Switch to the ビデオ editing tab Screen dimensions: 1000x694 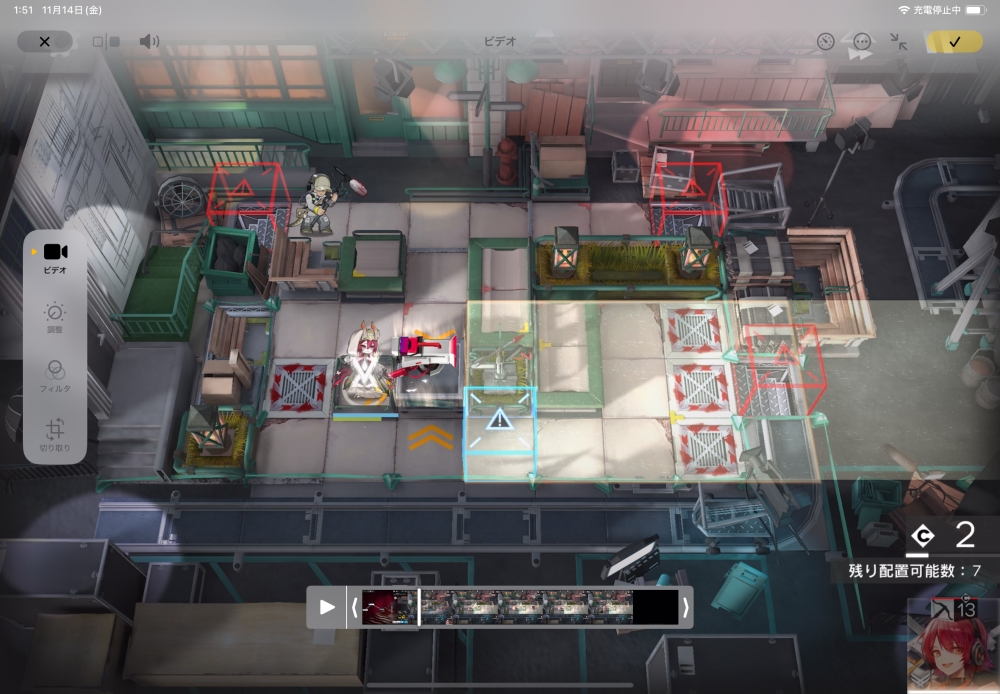click(x=55, y=257)
